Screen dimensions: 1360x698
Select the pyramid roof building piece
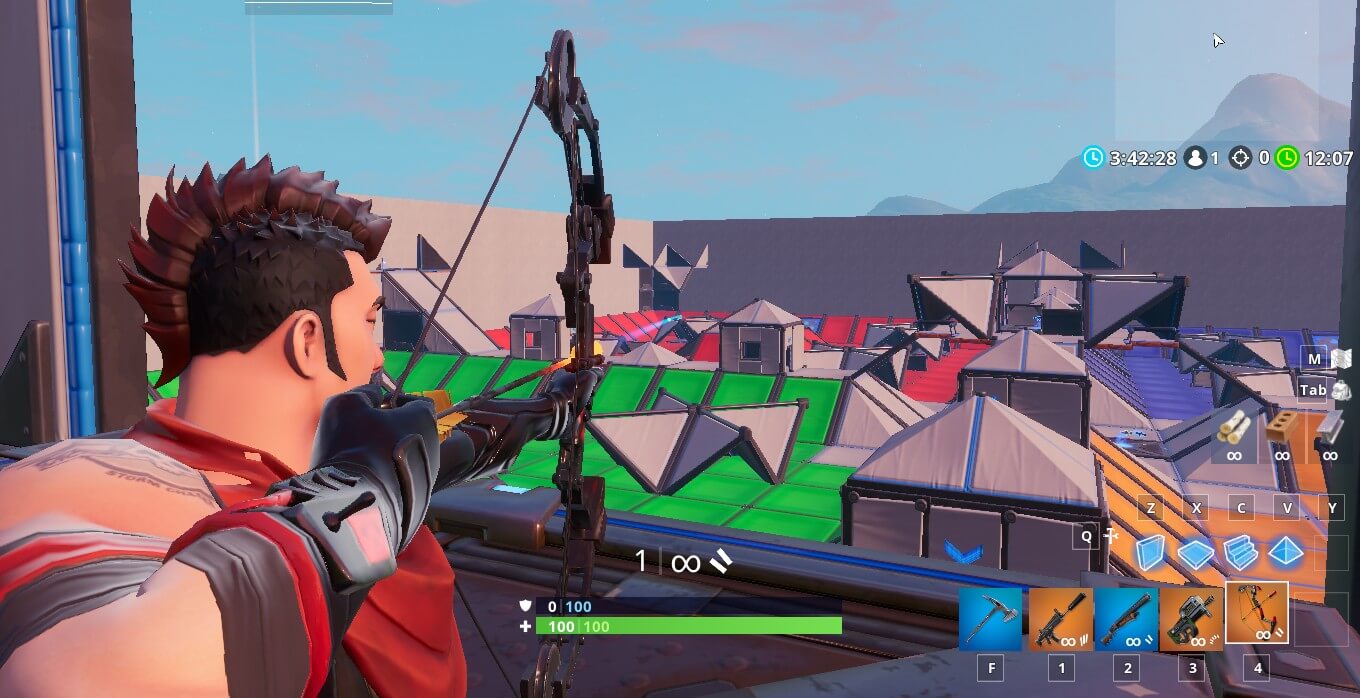point(1285,552)
